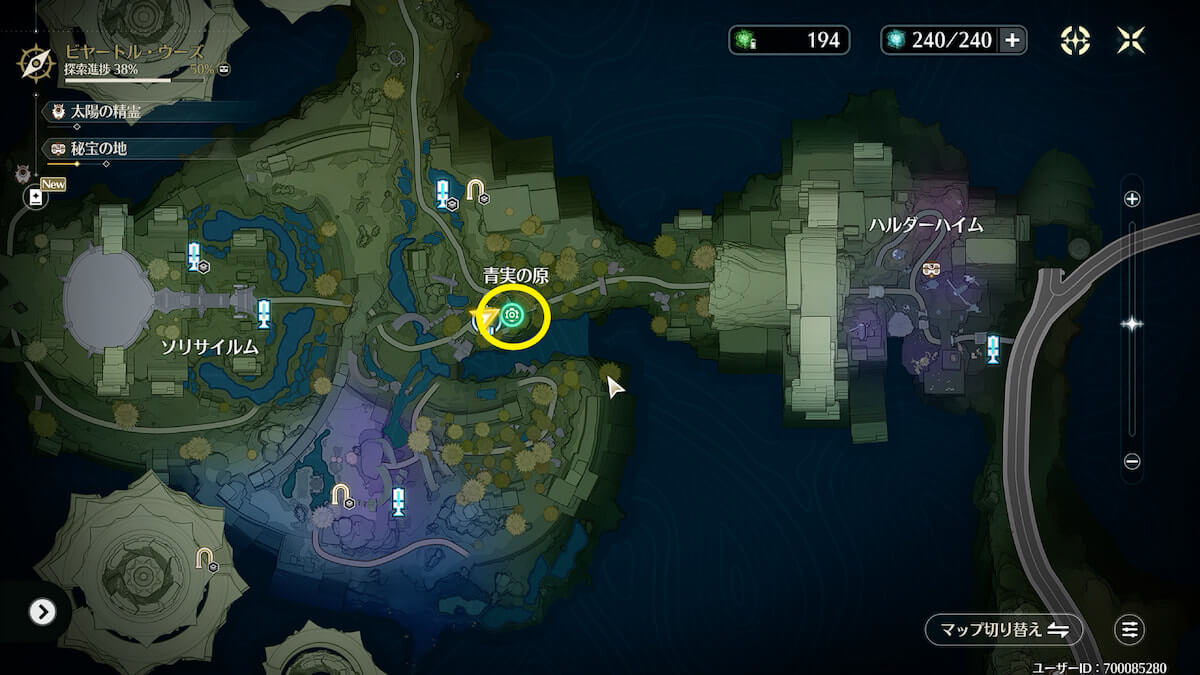Screen dimensions: 1200x675
Task: Switch maps with the マップ切り替え button
Action: coord(1003,629)
